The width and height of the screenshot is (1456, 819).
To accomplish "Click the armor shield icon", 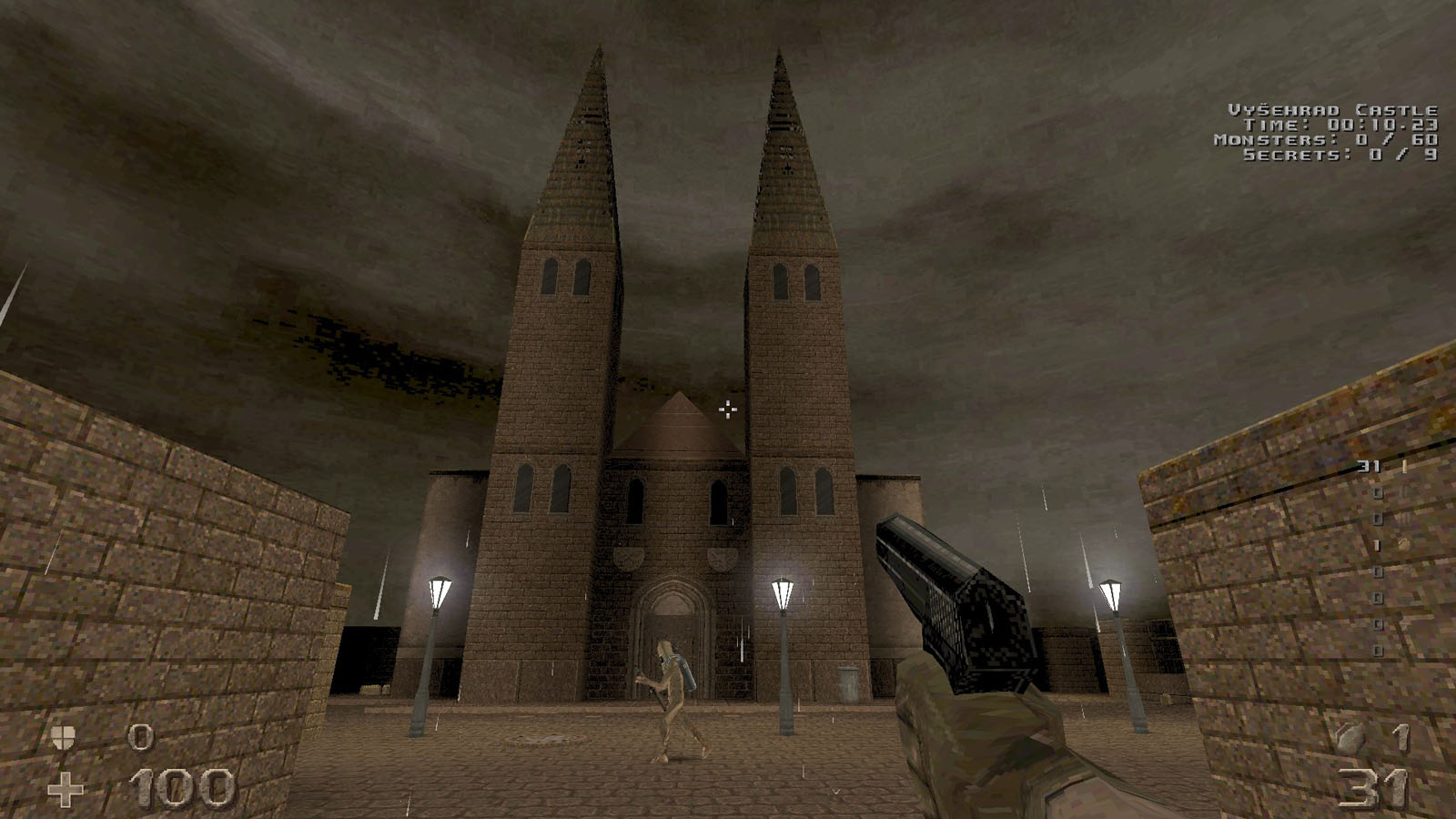I will (63, 737).
